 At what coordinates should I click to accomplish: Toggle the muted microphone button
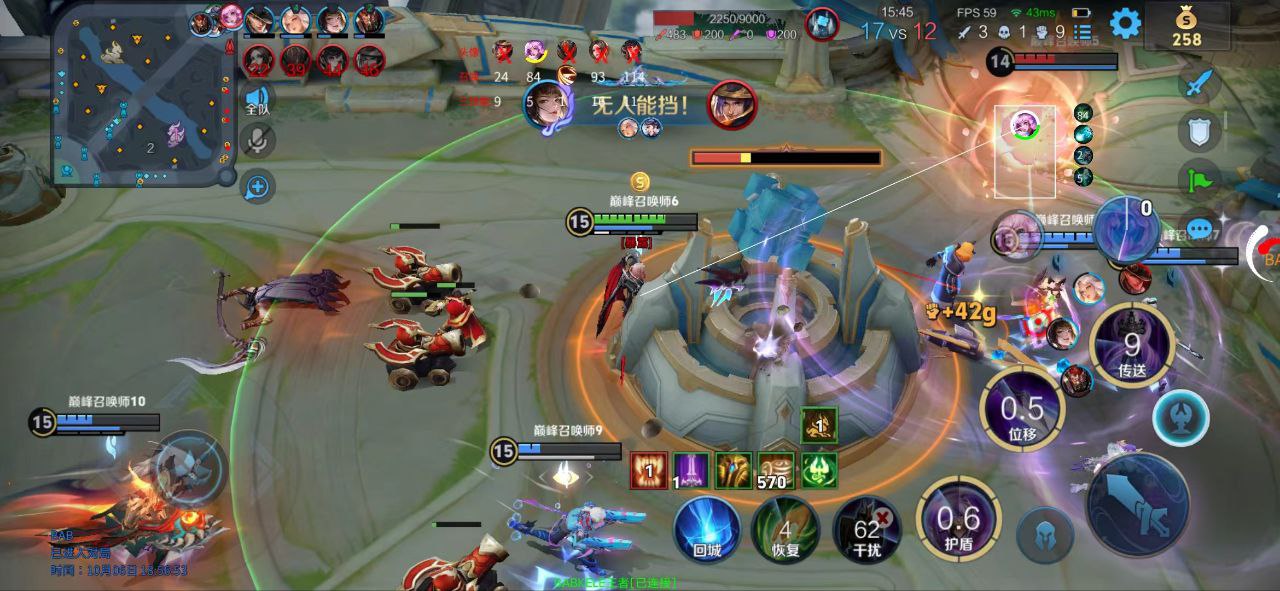point(258,141)
